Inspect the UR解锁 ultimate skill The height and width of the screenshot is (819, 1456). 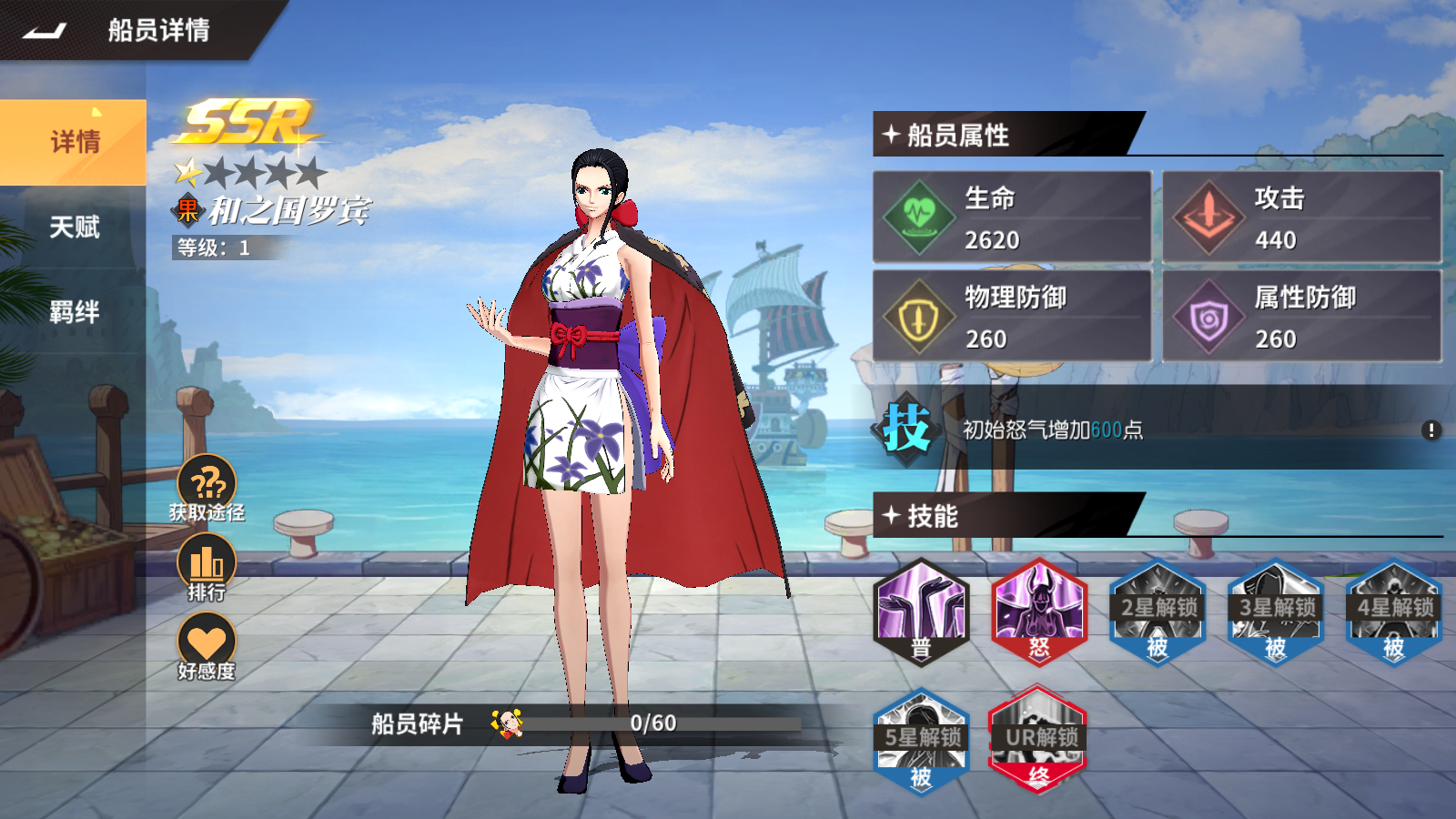(x=1039, y=741)
